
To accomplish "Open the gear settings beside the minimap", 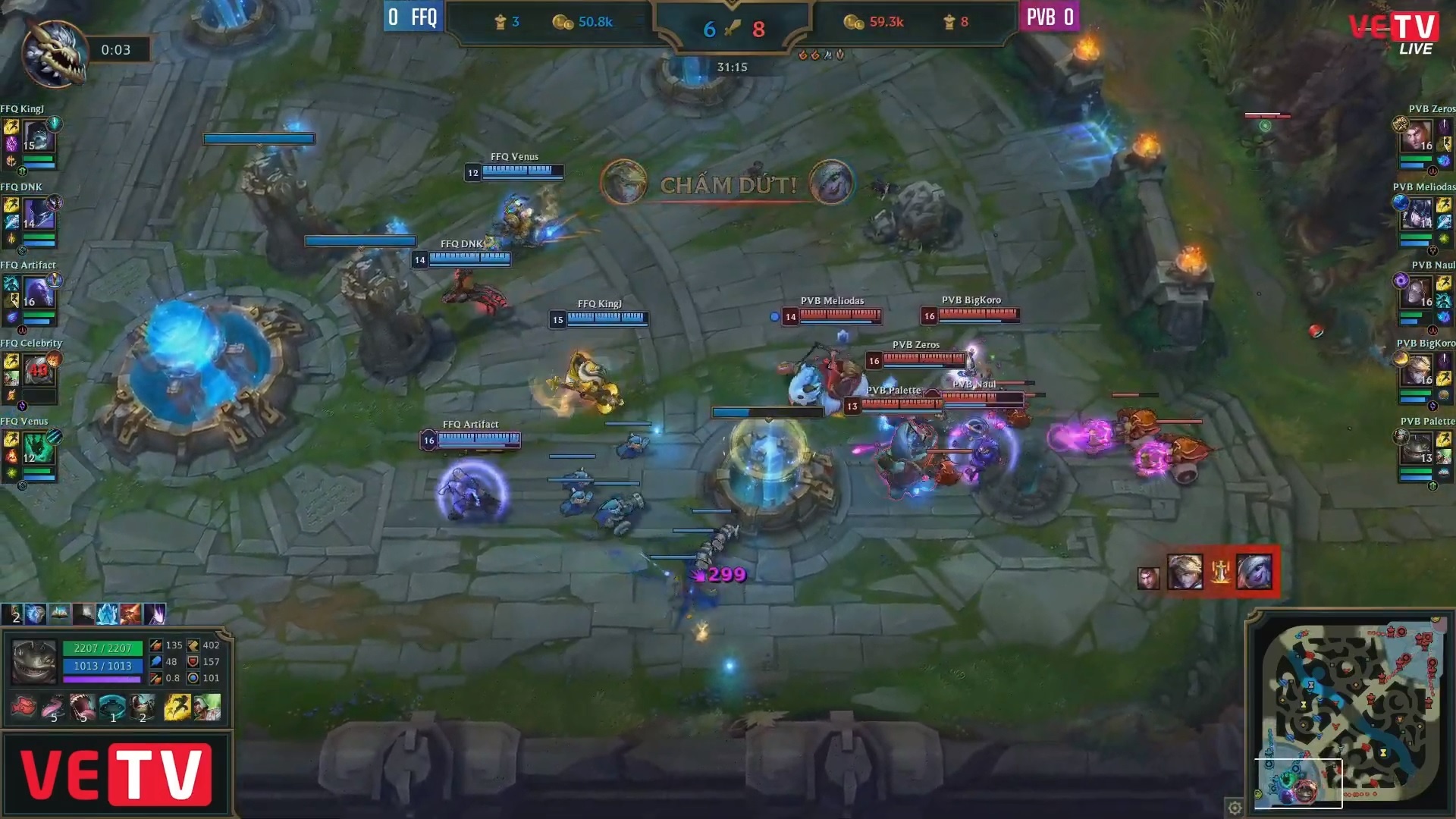I will (x=1235, y=807).
